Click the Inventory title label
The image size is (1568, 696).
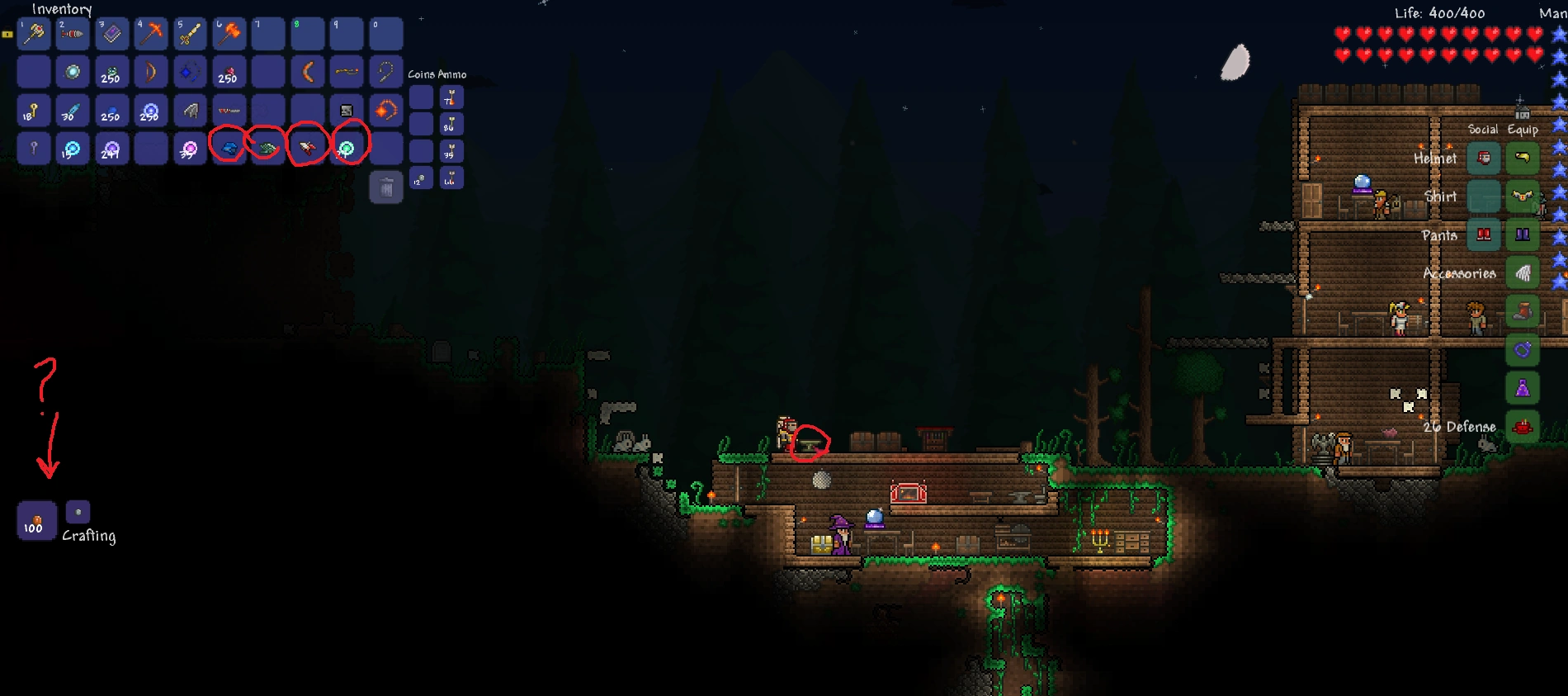click(x=60, y=9)
